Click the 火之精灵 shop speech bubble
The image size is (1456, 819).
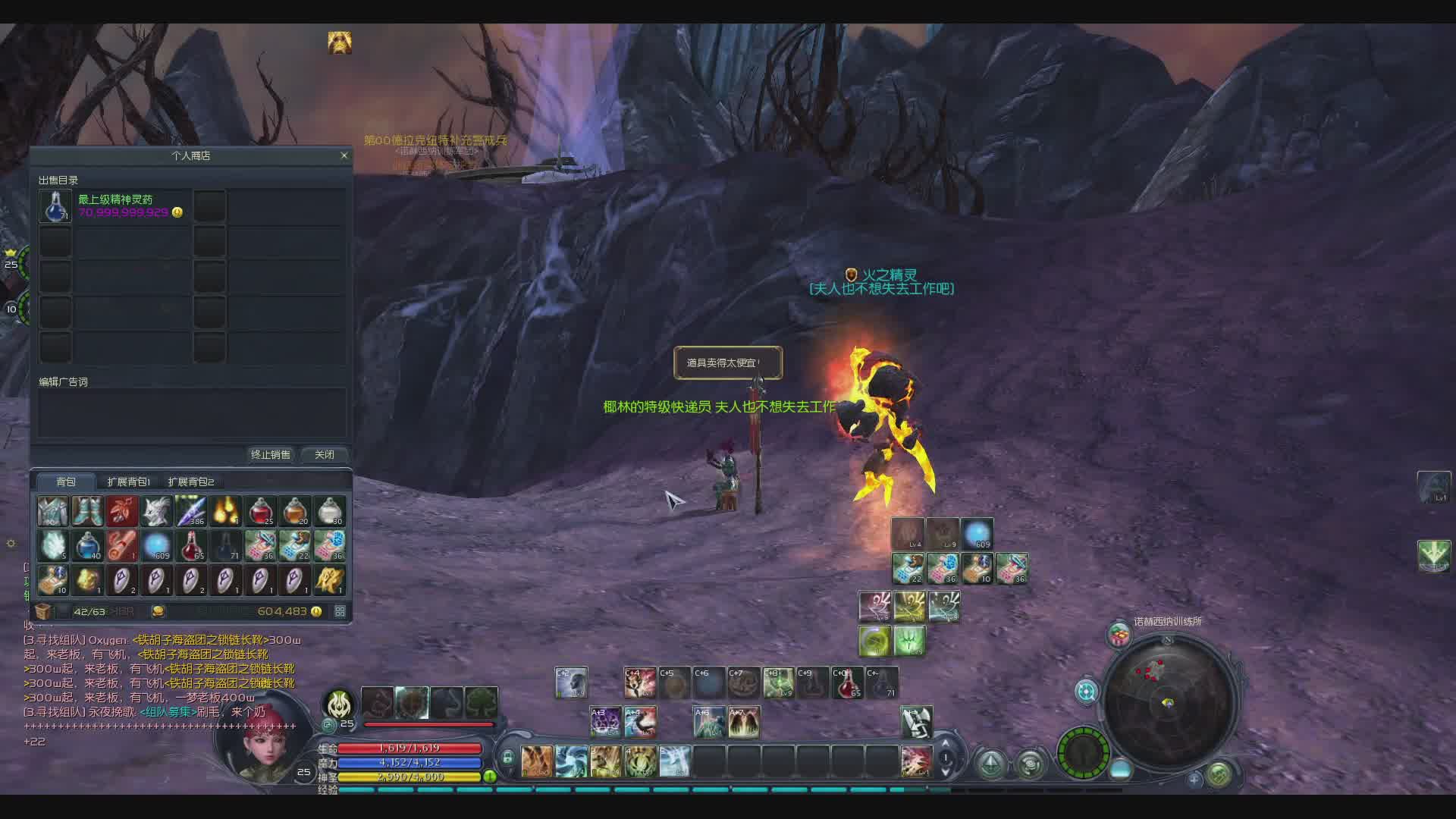pos(727,362)
